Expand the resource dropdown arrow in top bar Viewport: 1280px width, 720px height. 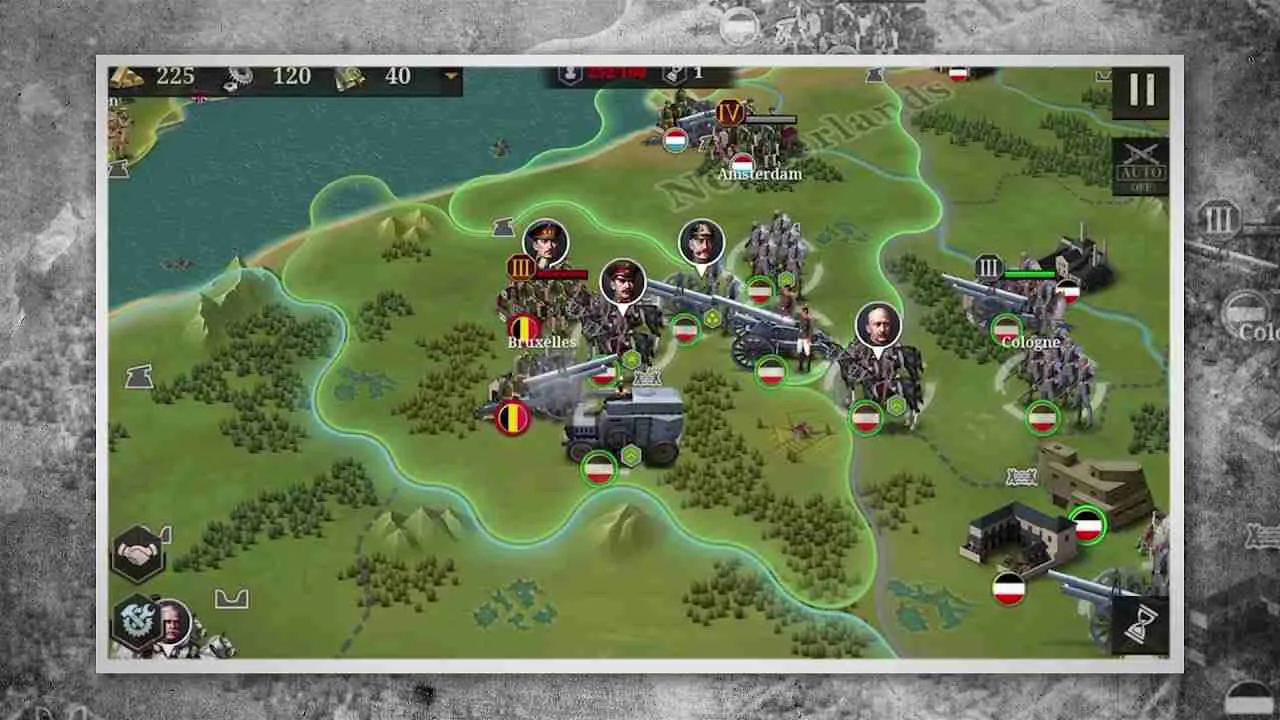[x=449, y=76]
